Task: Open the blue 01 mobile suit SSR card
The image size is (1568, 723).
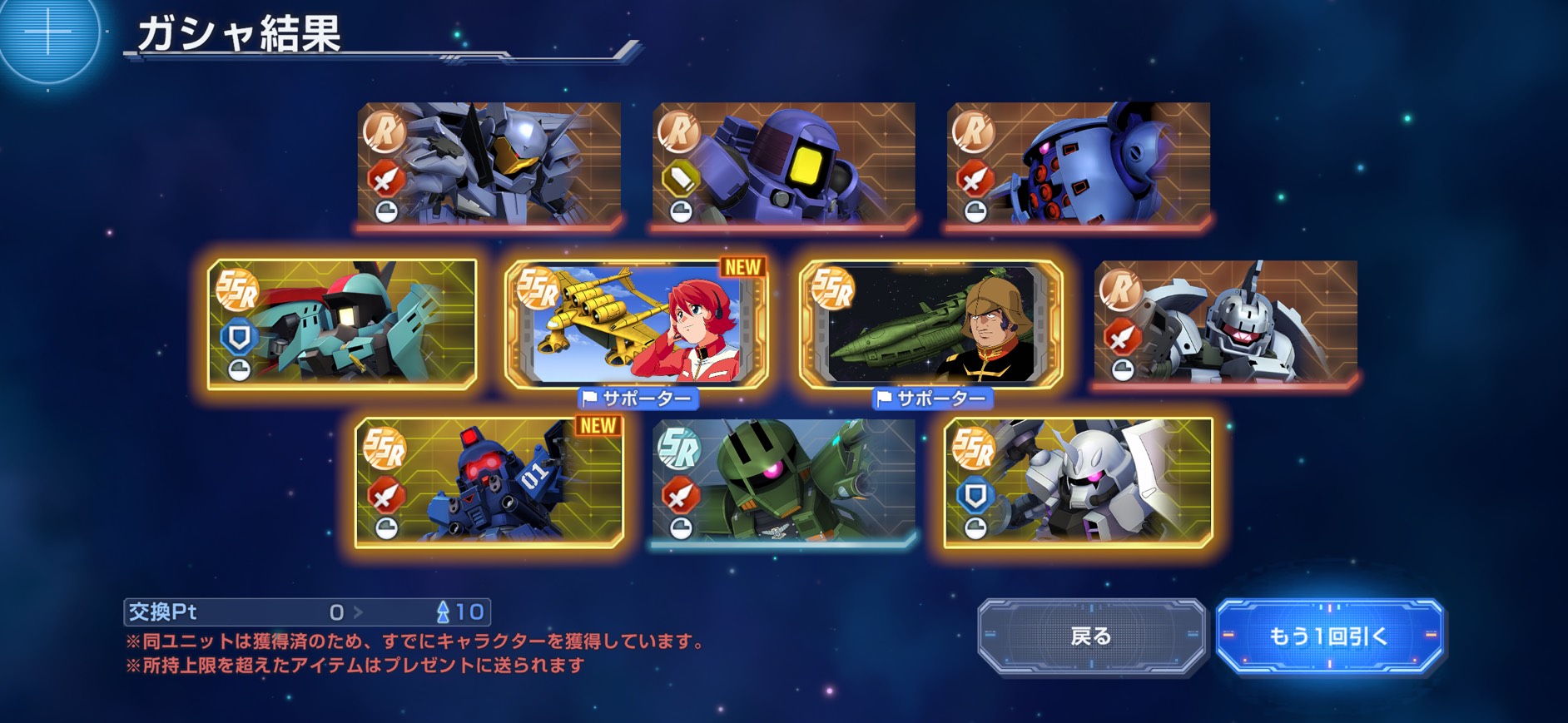Action: pyautogui.click(x=489, y=483)
